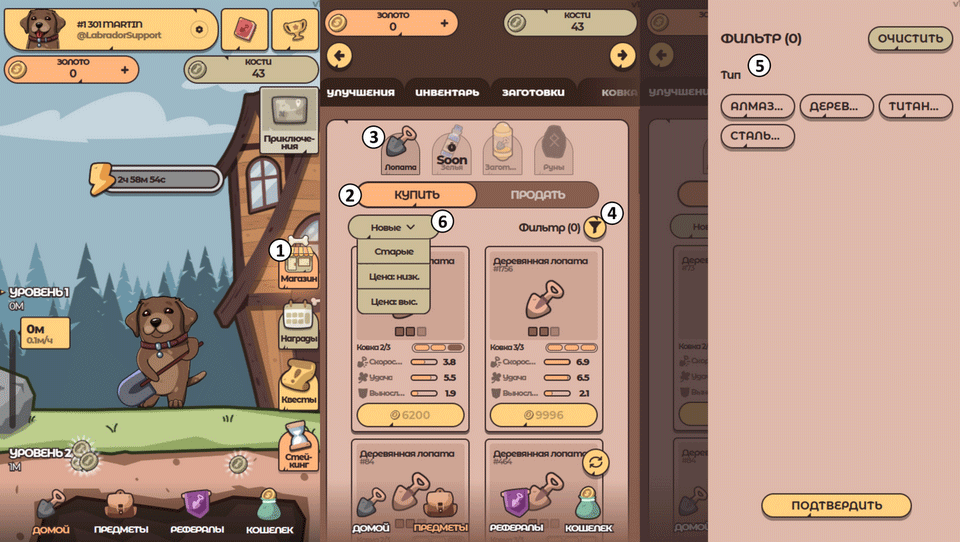Sort by Цена: выс. option

(393, 301)
